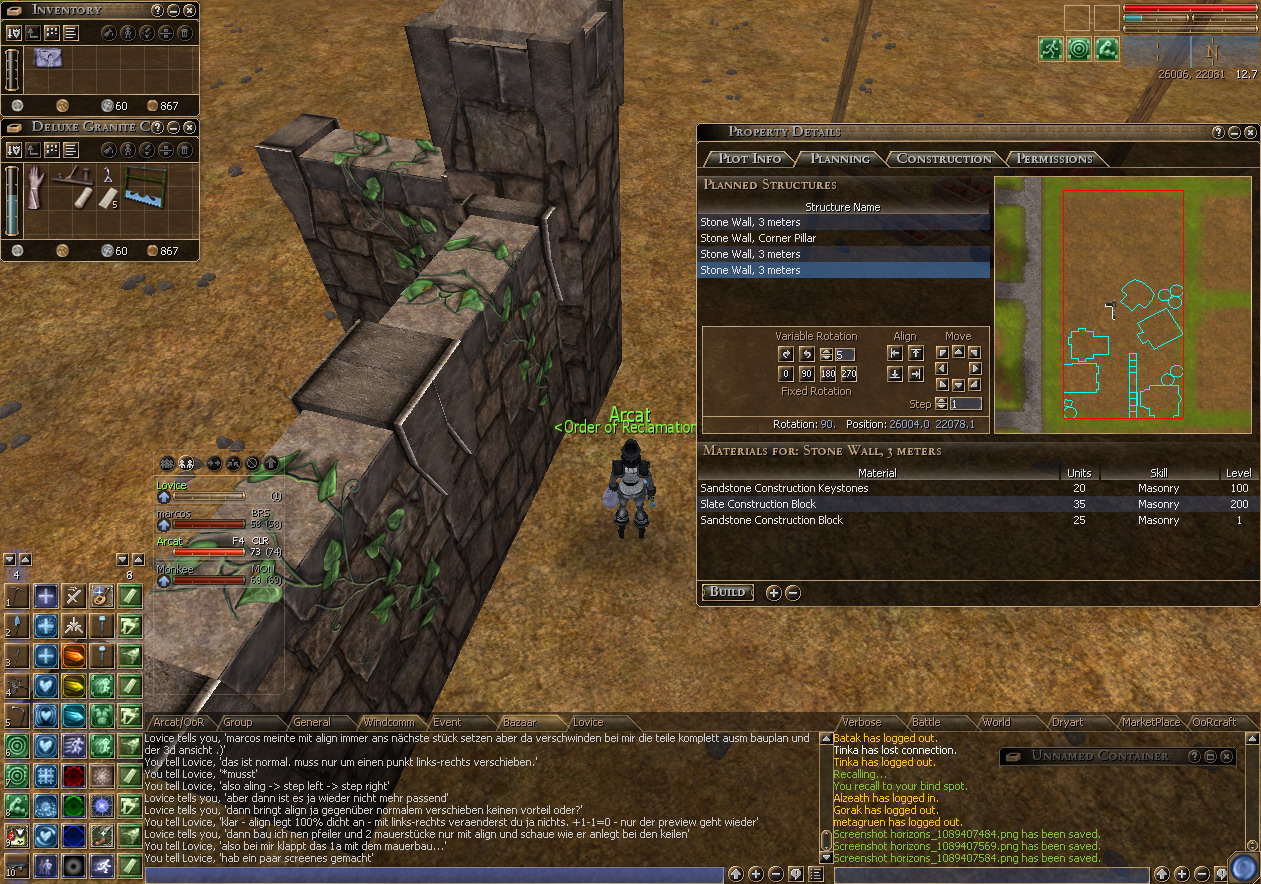
Task: Select the Stone Wall, Corner Pillar row
Action: (x=758, y=238)
